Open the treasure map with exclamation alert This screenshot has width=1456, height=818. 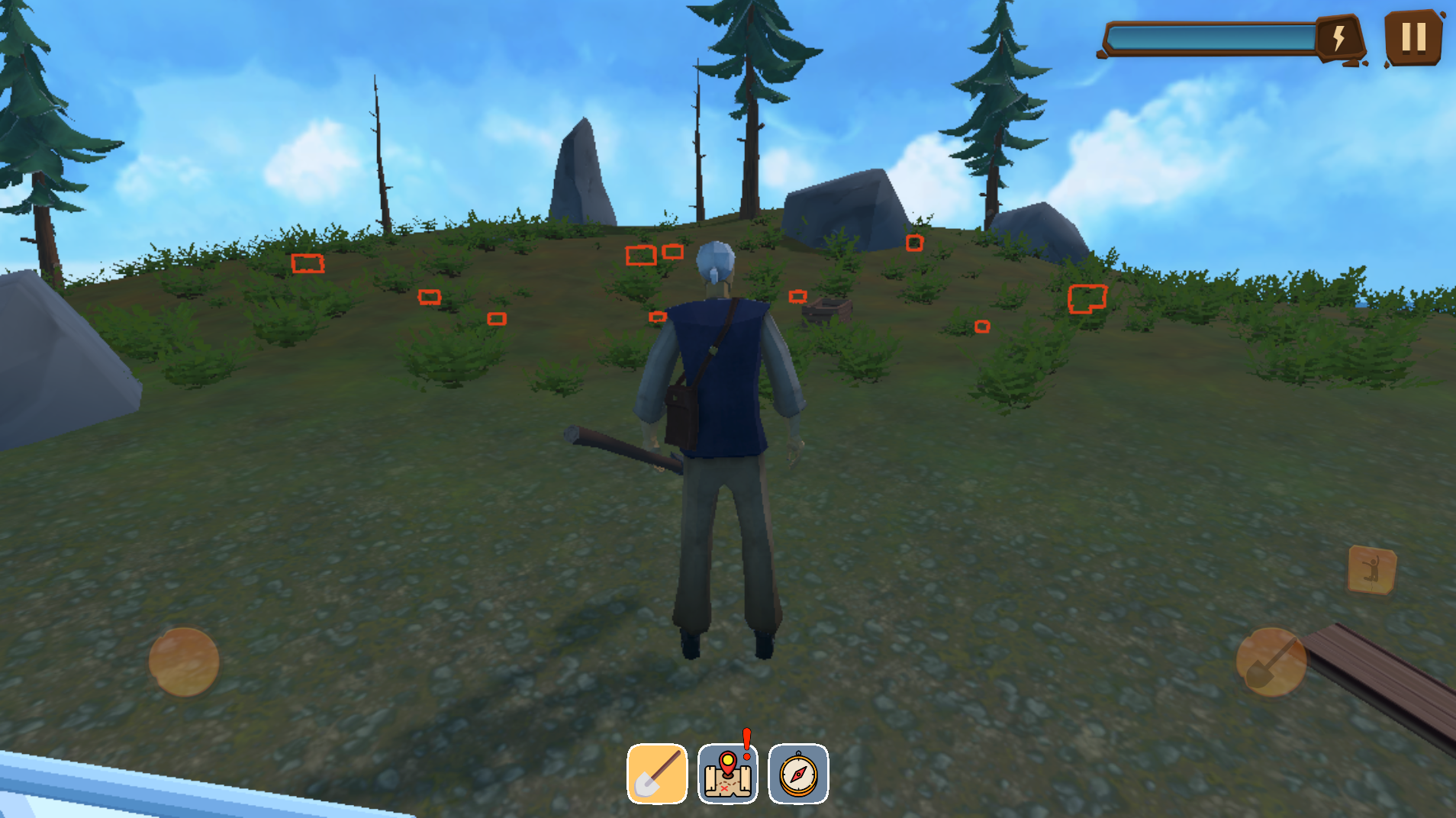pyautogui.click(x=726, y=772)
